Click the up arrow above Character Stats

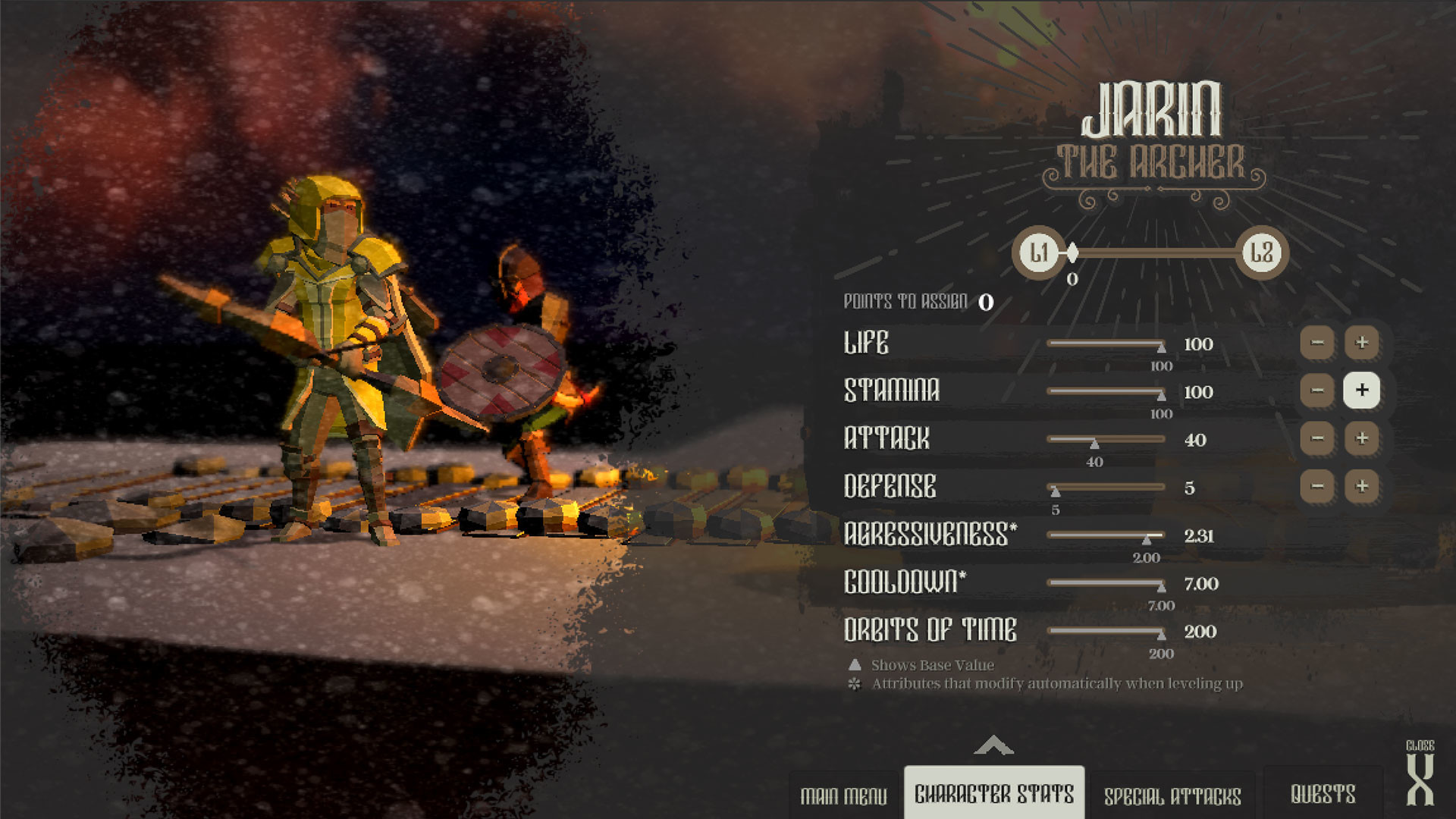point(993,746)
